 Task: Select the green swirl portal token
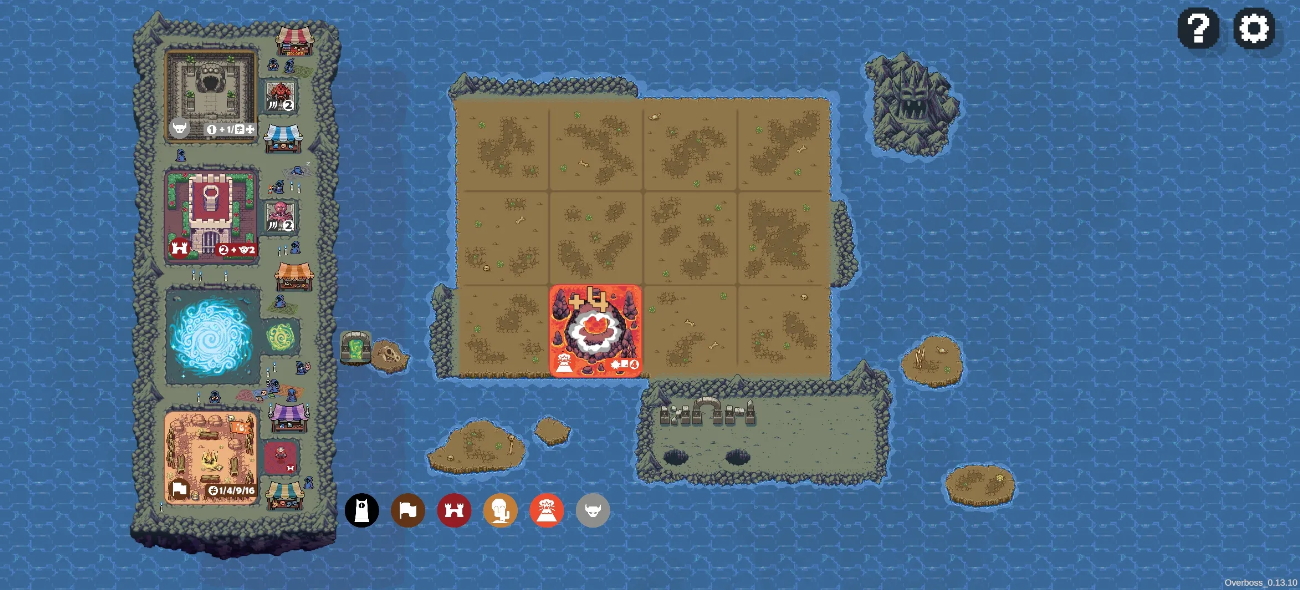[280, 337]
